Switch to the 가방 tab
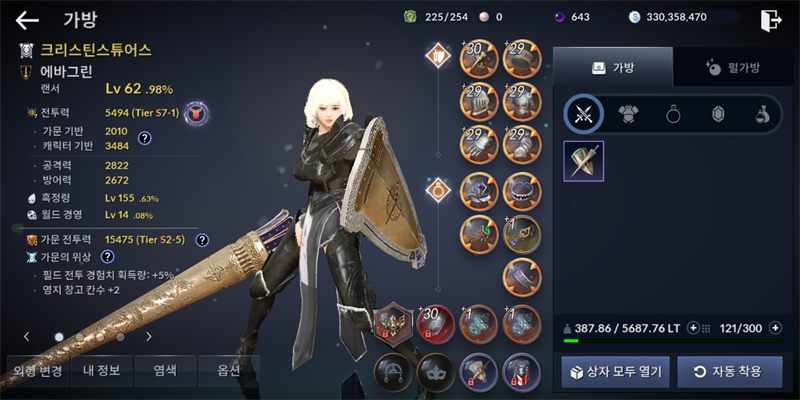Image resolution: width=800 pixels, height=400 pixels. 613,67
